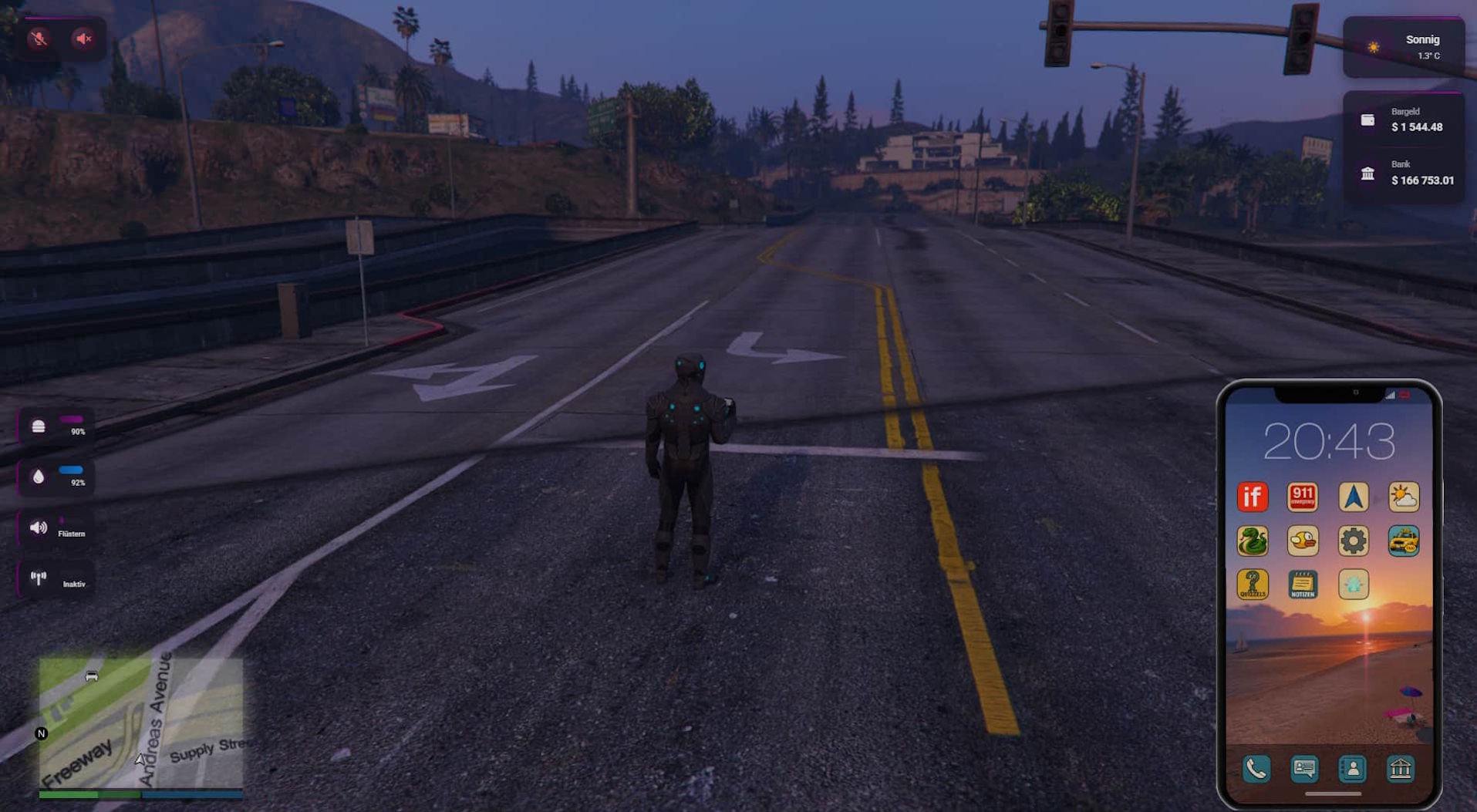Toggle the muted microphone icon

[x=39, y=39]
